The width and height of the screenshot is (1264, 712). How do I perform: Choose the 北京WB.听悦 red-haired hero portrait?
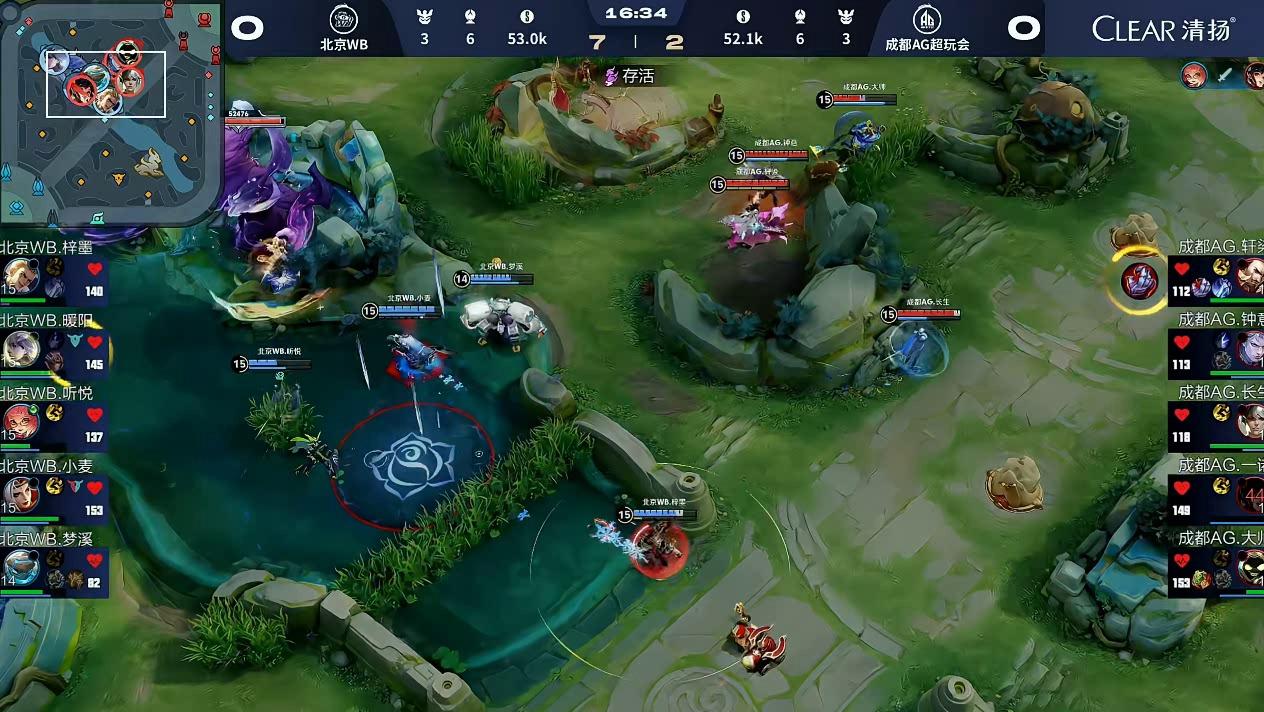pyautogui.click(x=20, y=421)
